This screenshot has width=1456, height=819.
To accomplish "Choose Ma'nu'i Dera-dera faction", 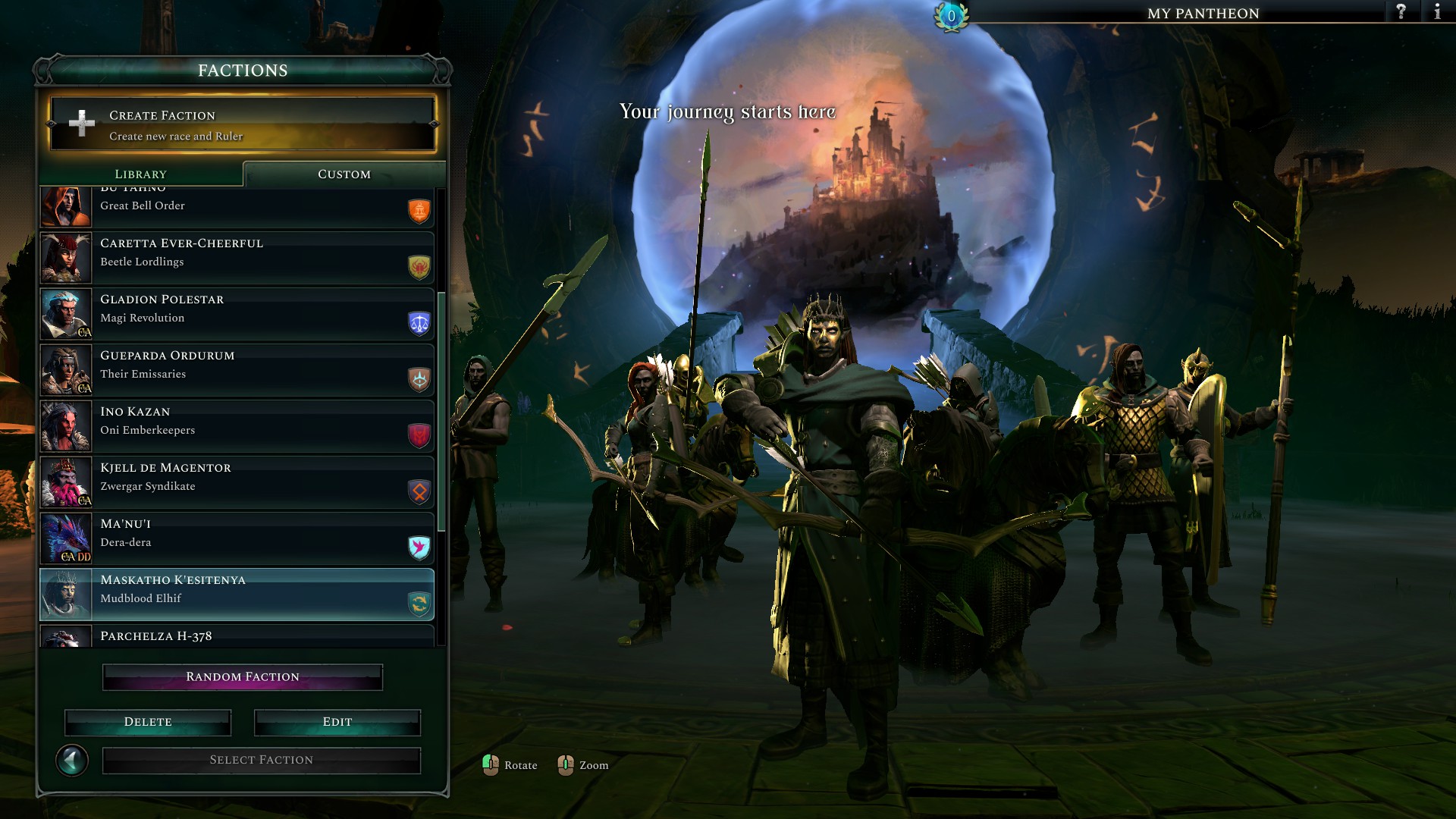I will coord(237,538).
